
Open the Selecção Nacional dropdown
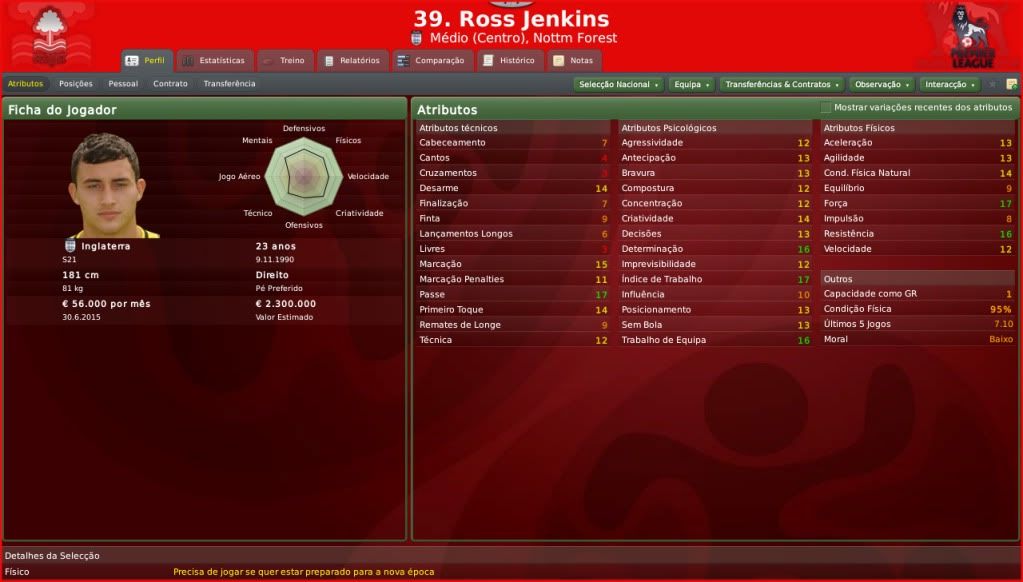tap(619, 85)
